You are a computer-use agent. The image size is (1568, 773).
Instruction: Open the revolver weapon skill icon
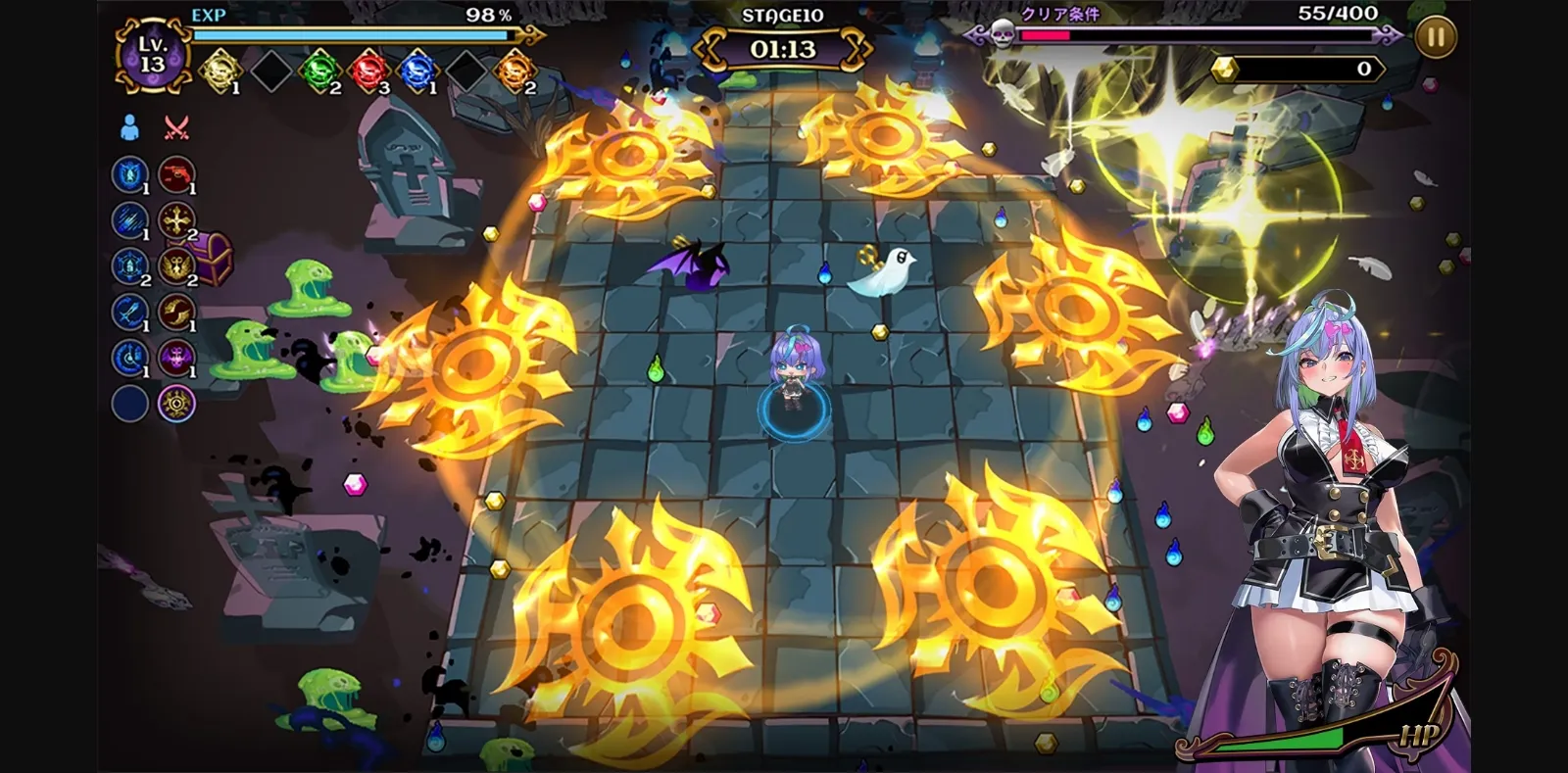[x=176, y=174]
